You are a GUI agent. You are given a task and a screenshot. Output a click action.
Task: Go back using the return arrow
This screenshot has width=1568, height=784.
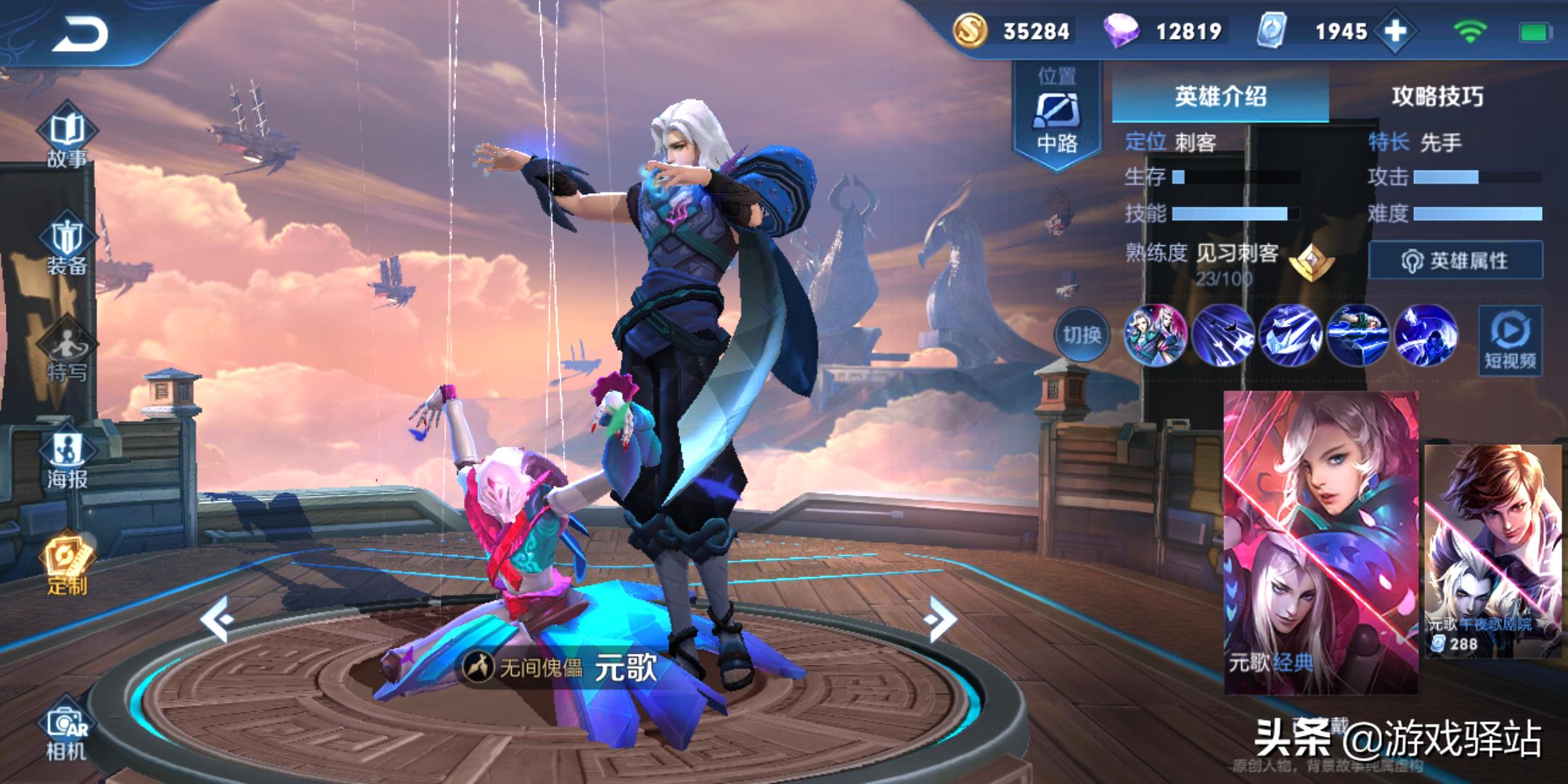(80, 34)
